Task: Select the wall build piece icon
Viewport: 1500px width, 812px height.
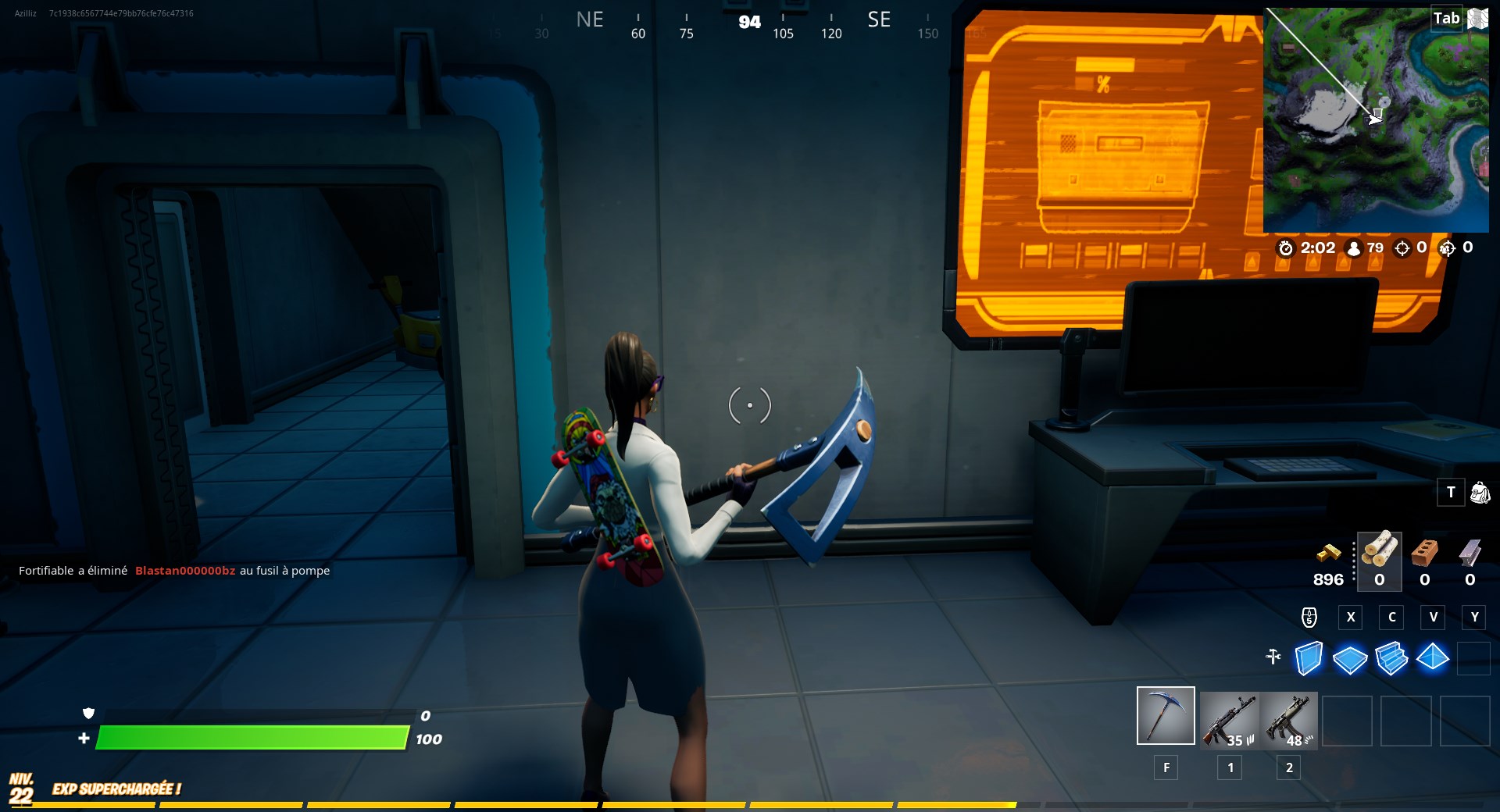Action: [x=1309, y=660]
